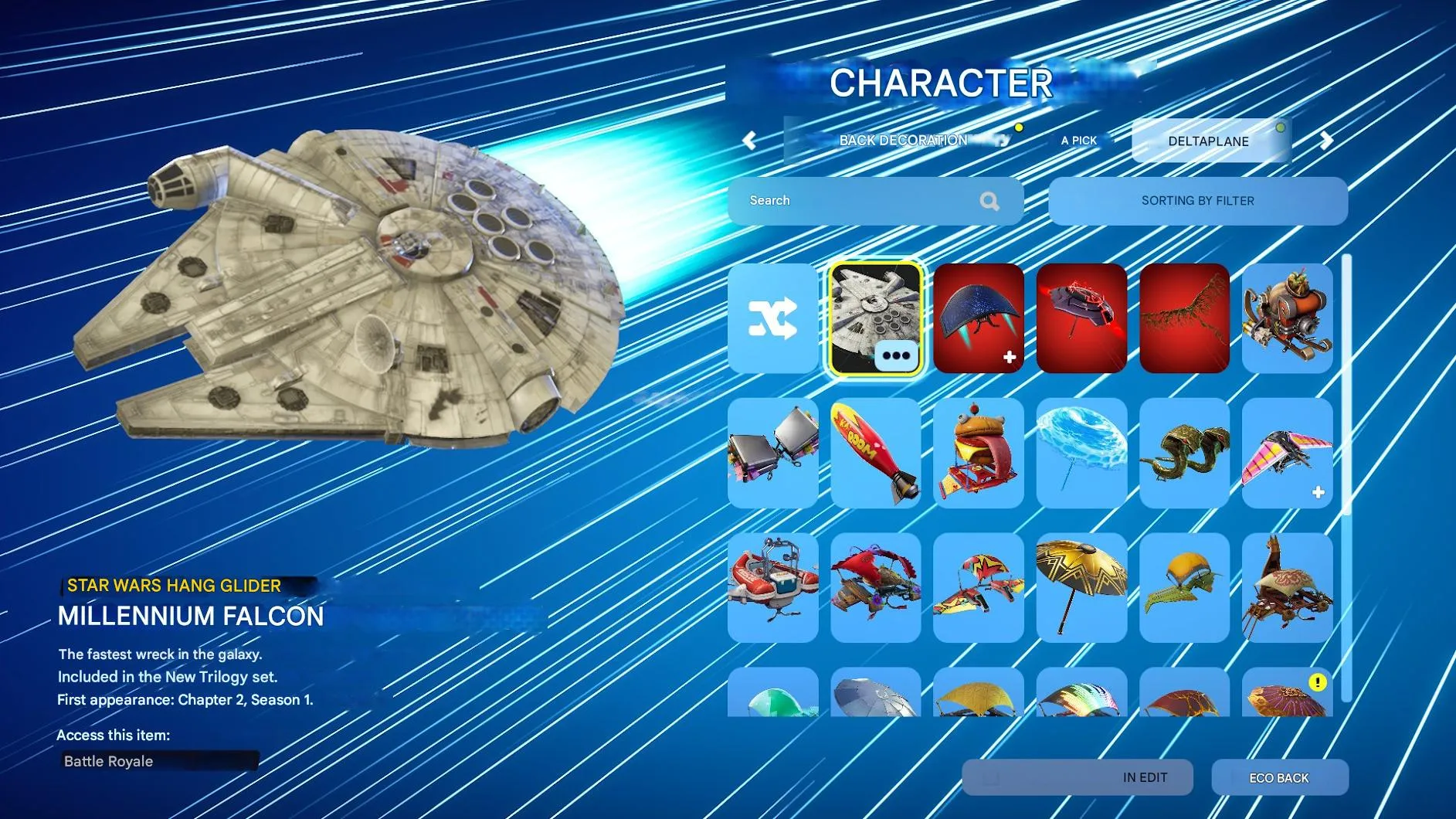Image resolution: width=1456 pixels, height=819 pixels.
Task: Click the Search input field
Action: pos(850,200)
